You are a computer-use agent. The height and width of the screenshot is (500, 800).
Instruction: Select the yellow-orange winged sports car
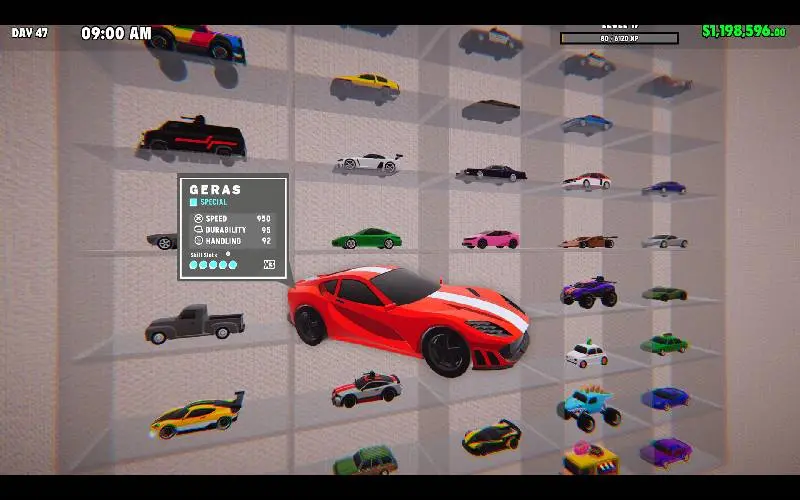point(197,415)
